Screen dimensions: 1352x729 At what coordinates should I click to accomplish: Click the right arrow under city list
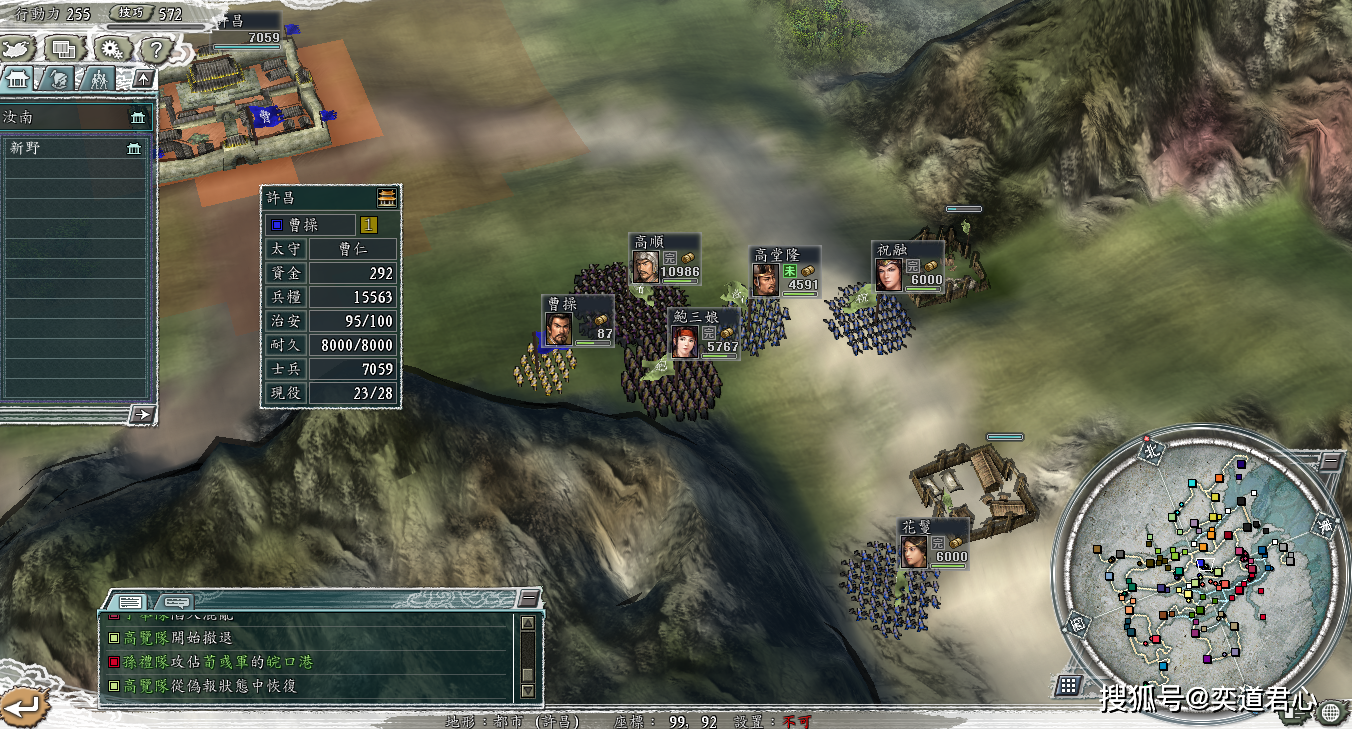click(x=143, y=414)
